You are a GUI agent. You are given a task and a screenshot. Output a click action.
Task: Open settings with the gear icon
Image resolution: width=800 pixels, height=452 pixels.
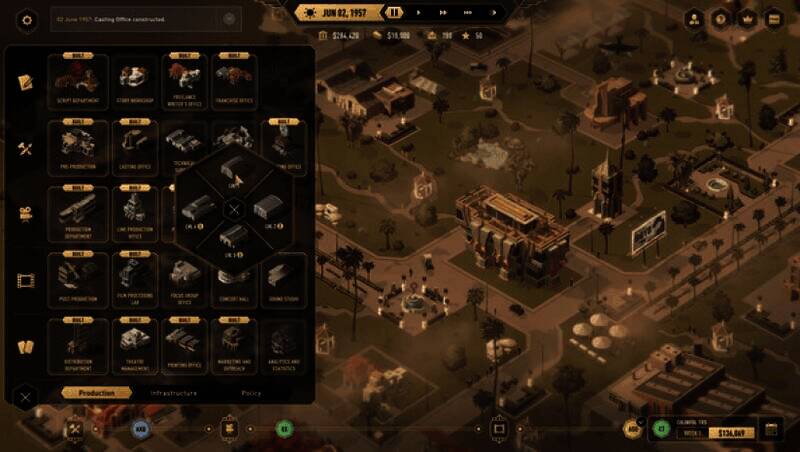(x=27, y=18)
